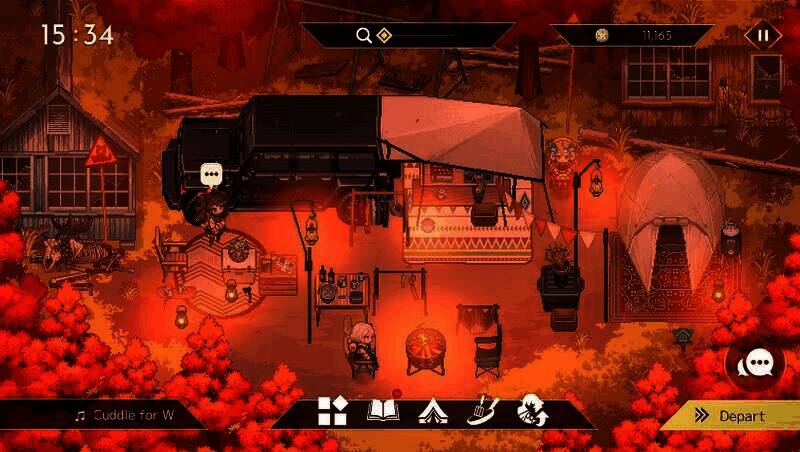Image resolution: width=800 pixels, height=452 pixels.
Task: Click the Depart button
Action: (738, 416)
